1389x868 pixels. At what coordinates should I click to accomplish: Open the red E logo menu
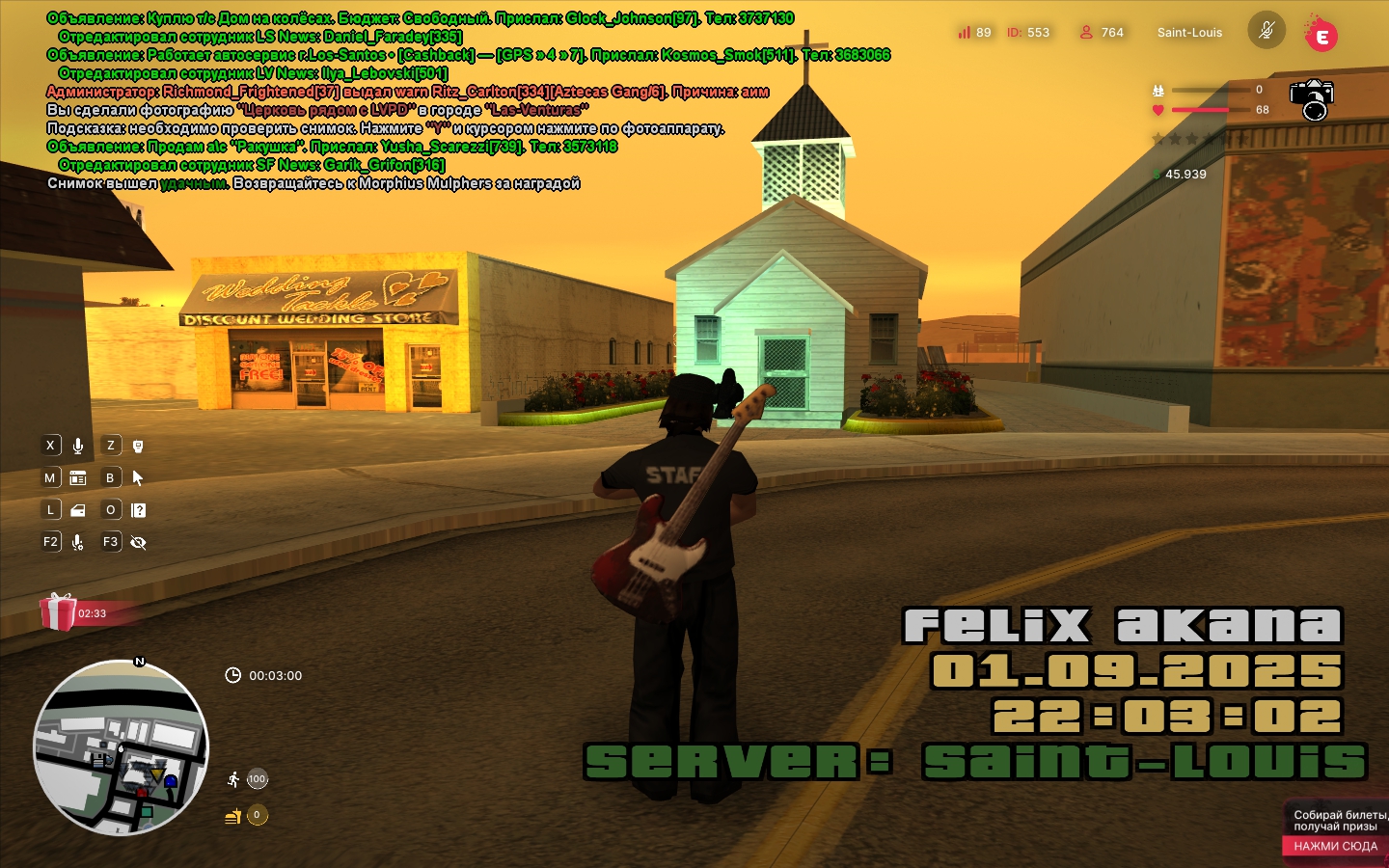click(x=1321, y=36)
